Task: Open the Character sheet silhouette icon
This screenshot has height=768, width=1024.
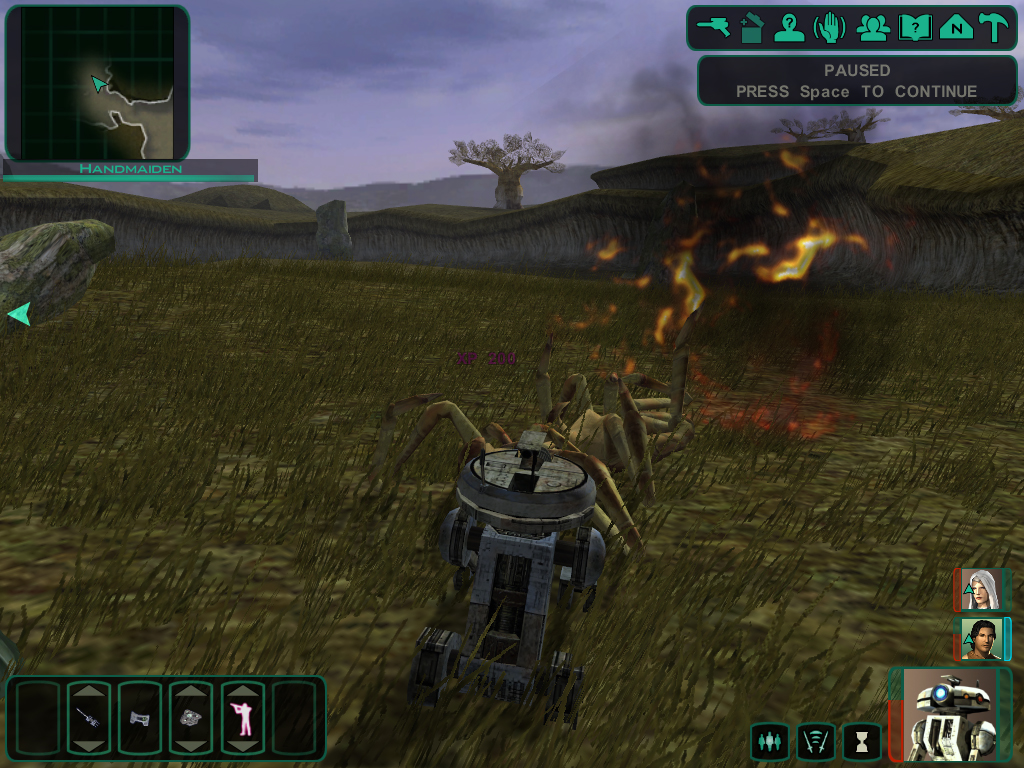Action: pyautogui.click(x=790, y=28)
